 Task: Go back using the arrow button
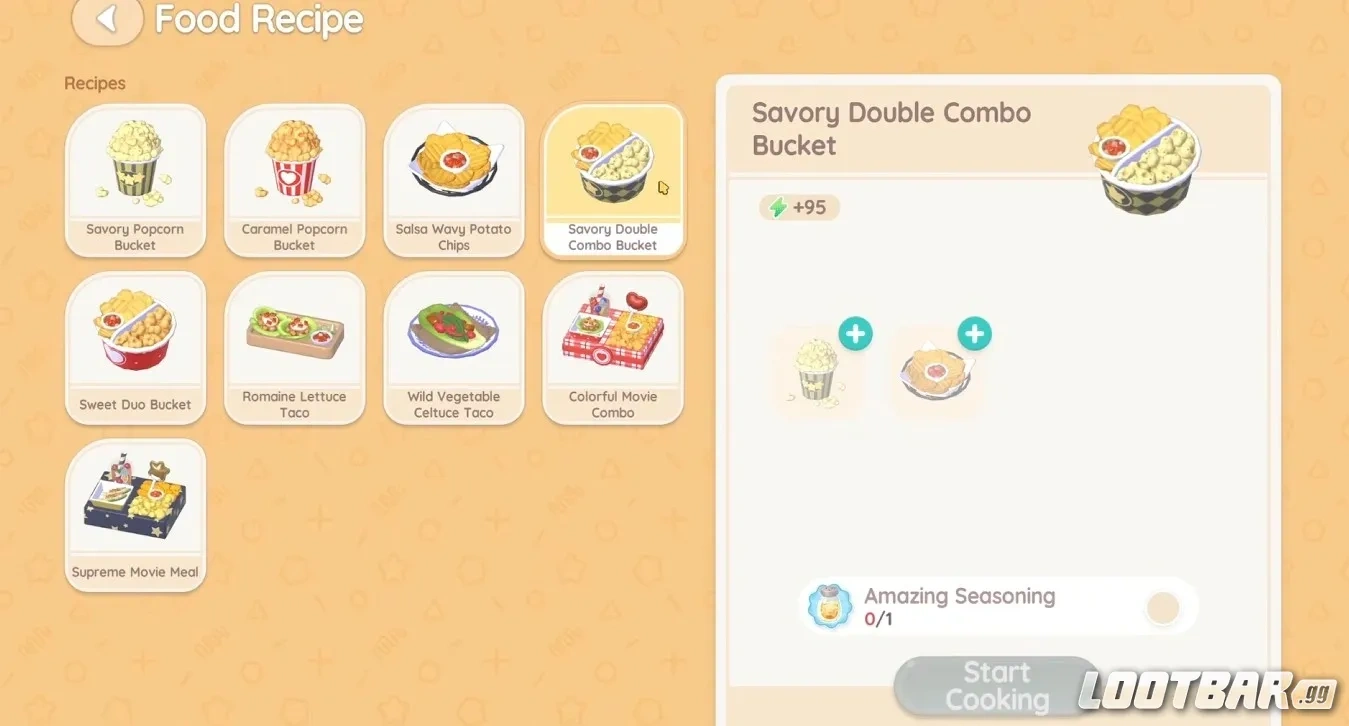(107, 21)
